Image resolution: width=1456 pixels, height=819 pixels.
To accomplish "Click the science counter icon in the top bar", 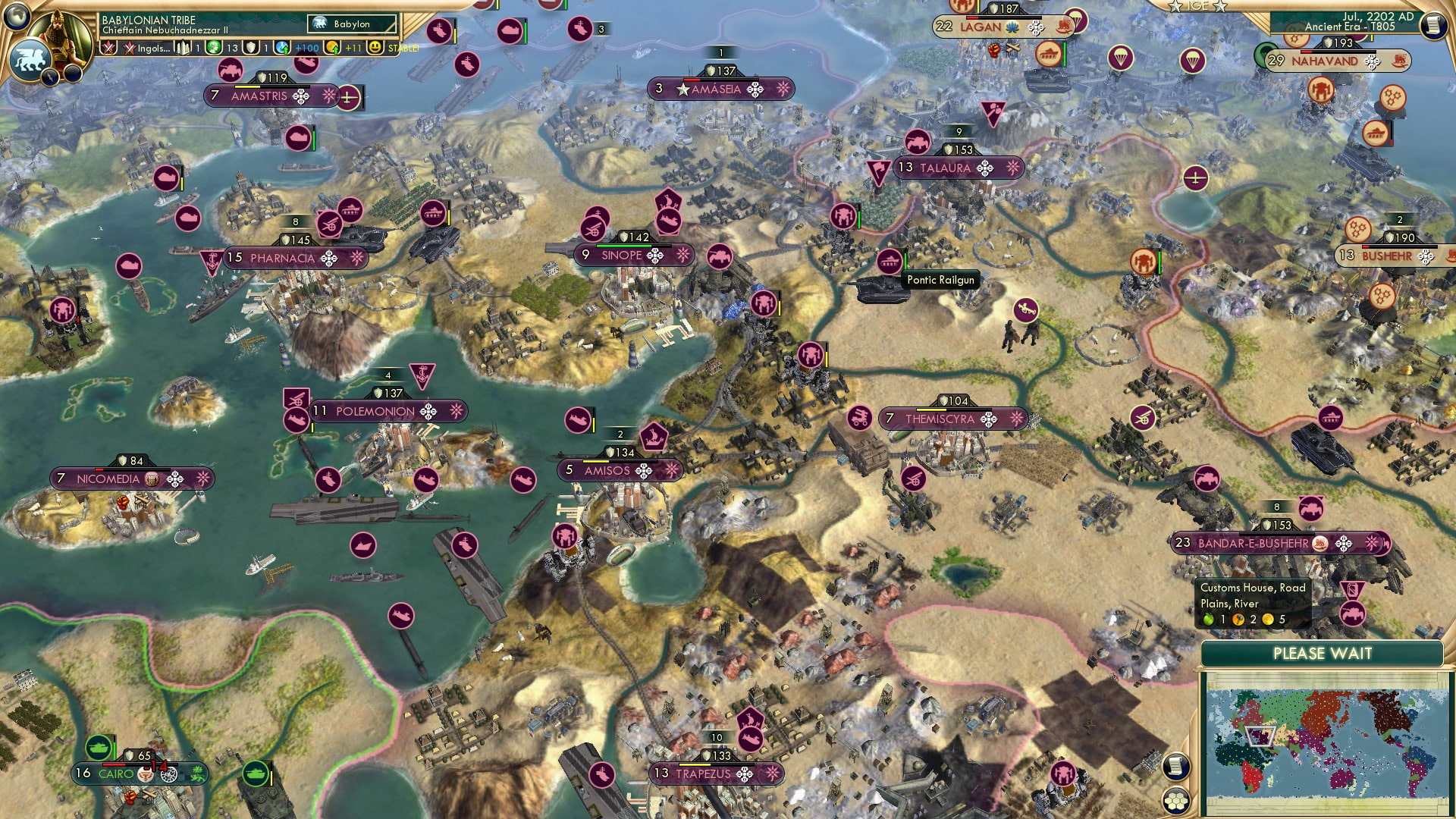I will pos(212,47).
